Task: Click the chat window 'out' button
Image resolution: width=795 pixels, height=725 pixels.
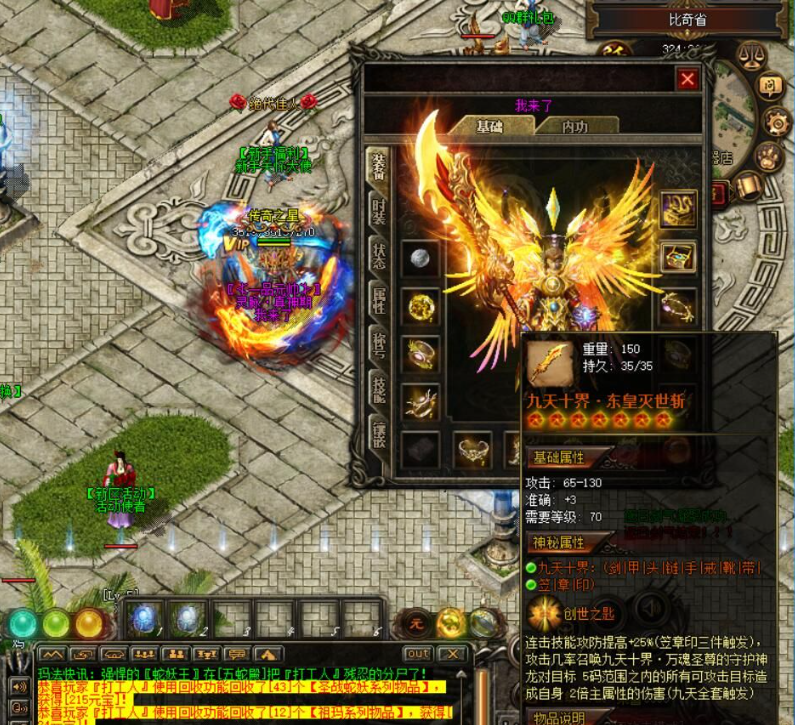Action: (417, 654)
